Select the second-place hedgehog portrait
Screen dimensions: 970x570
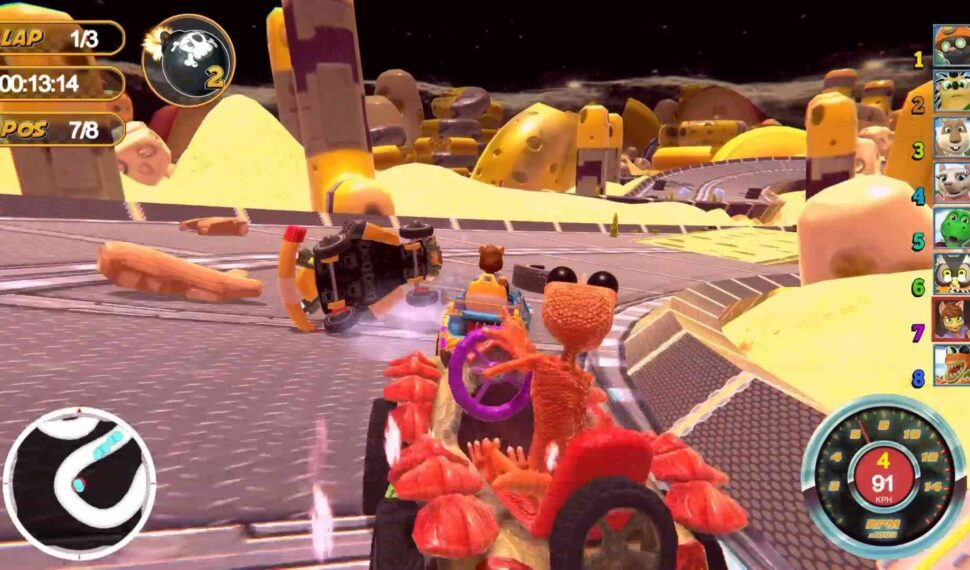951,92
